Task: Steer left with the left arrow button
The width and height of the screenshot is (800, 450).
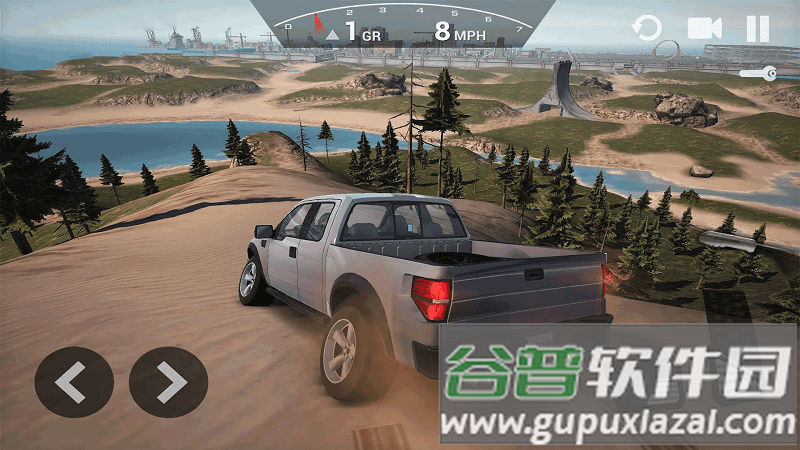Action: [74, 381]
